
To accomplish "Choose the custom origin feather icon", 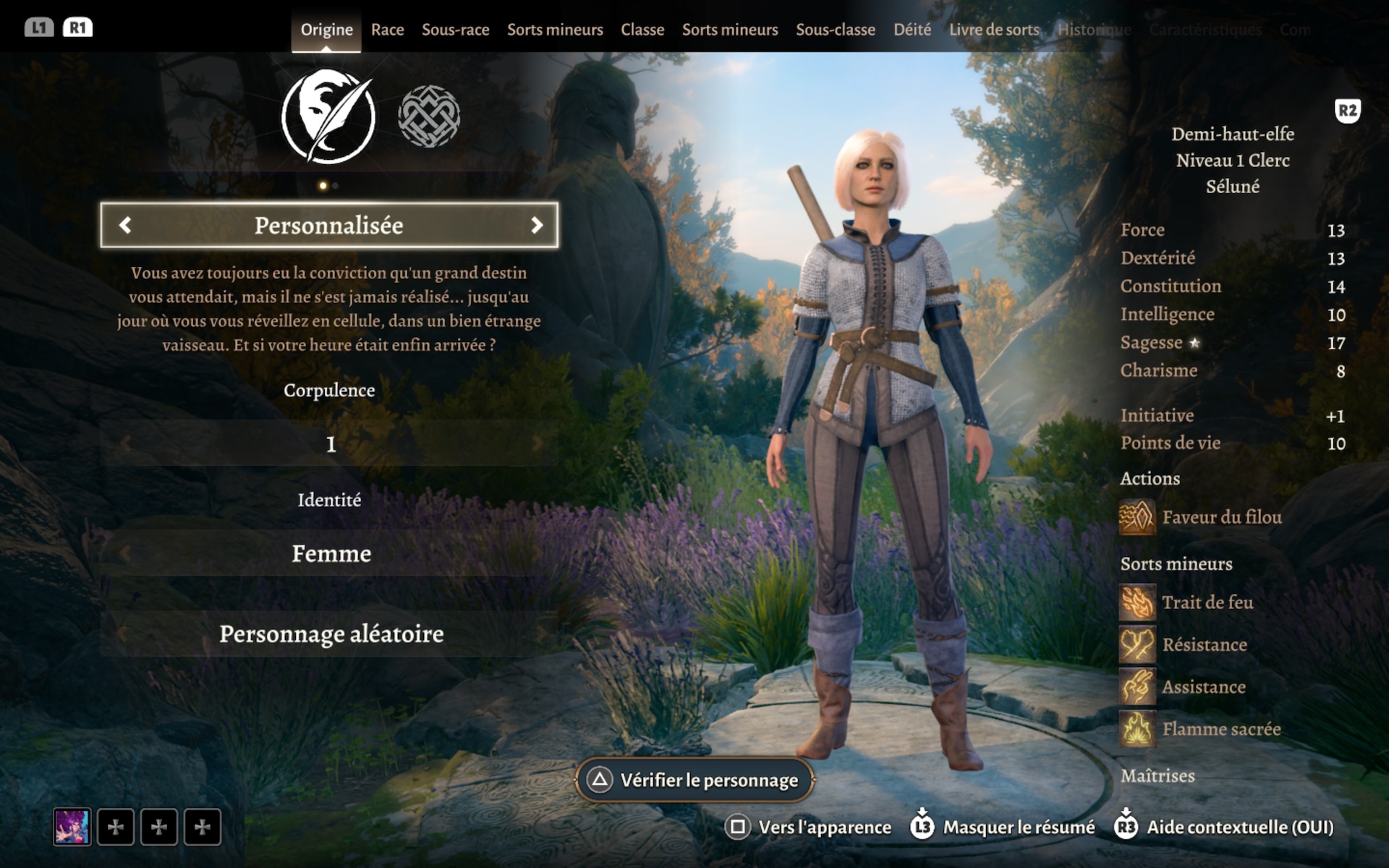I will 328,116.
